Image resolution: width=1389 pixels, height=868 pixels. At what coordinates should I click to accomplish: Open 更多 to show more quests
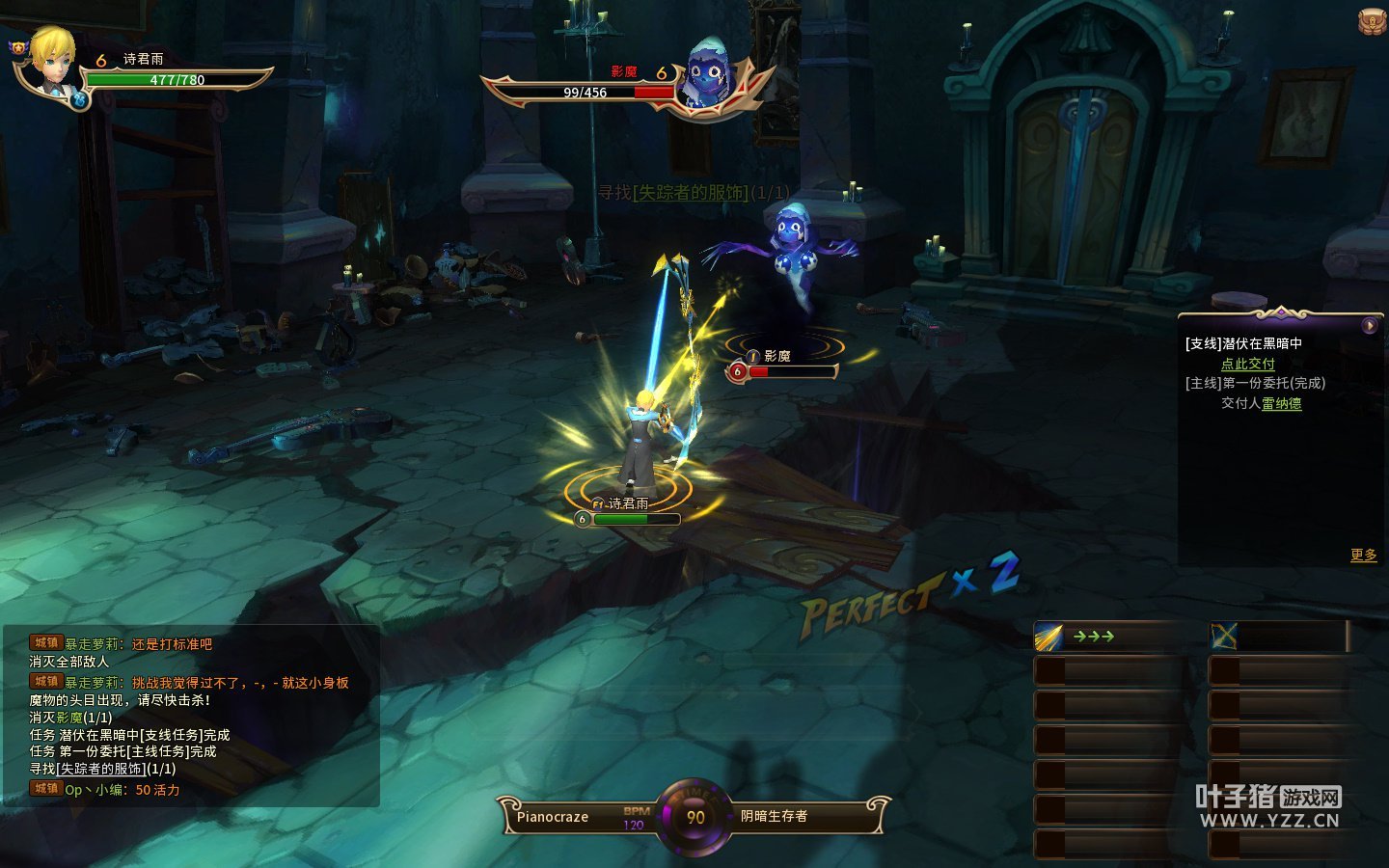[1363, 555]
